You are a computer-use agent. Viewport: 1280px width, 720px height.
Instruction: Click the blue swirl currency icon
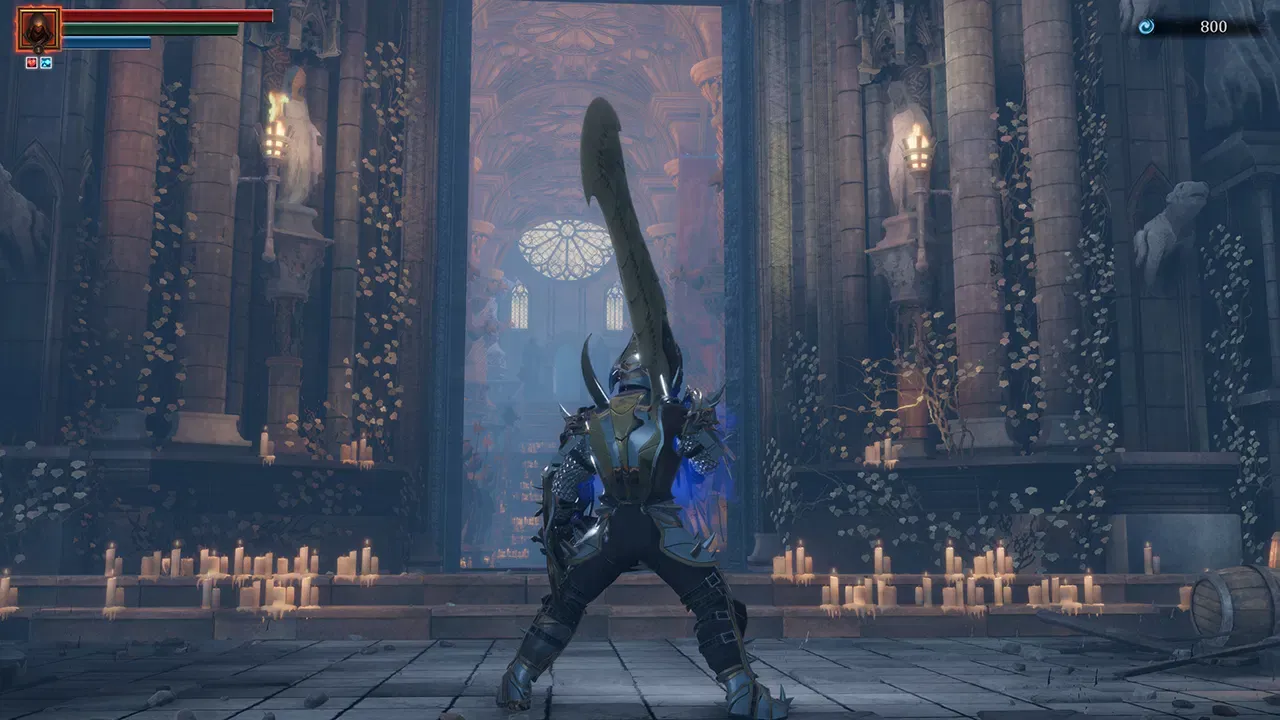[x=1146, y=27]
